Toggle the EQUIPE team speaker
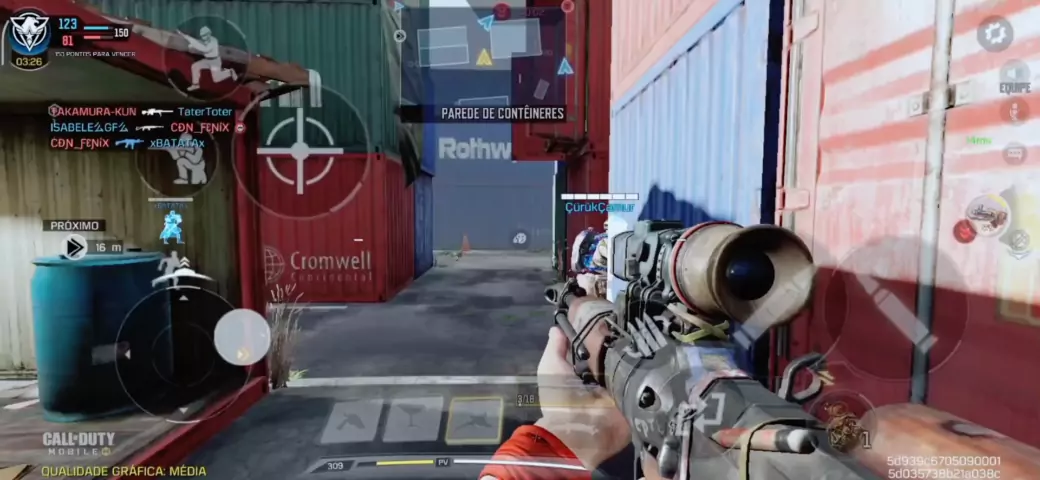This screenshot has height=480, width=1040. (1014, 76)
